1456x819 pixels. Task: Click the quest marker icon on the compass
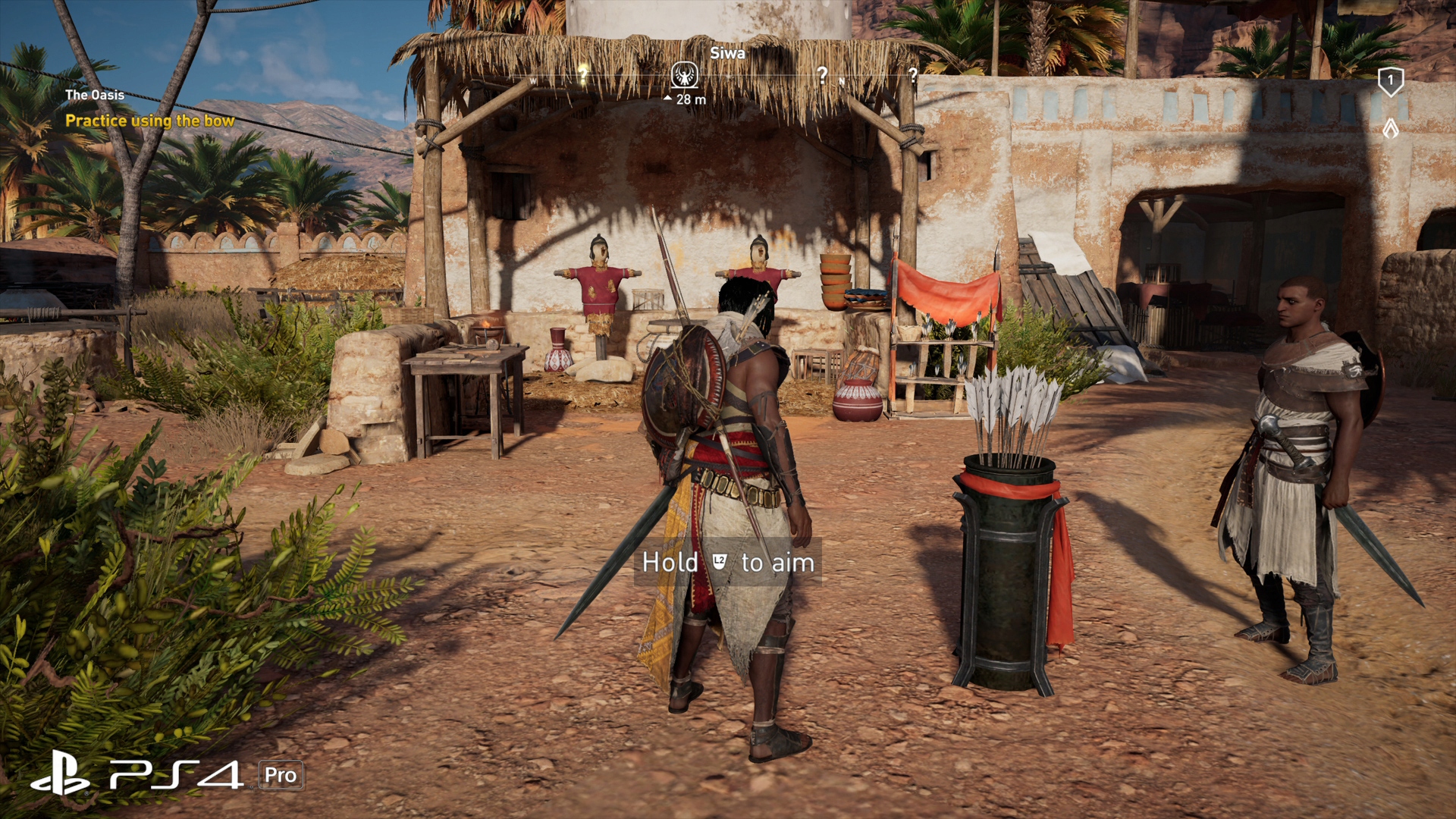685,75
